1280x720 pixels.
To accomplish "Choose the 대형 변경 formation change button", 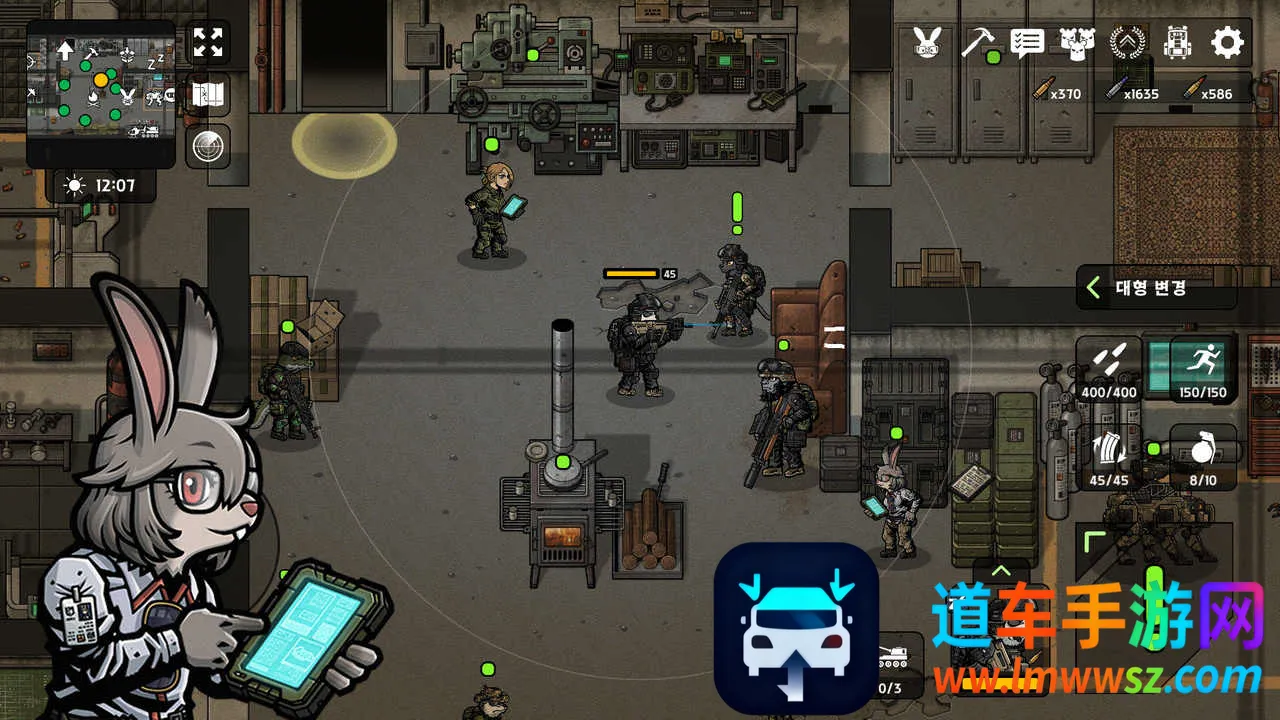I will (1155, 288).
